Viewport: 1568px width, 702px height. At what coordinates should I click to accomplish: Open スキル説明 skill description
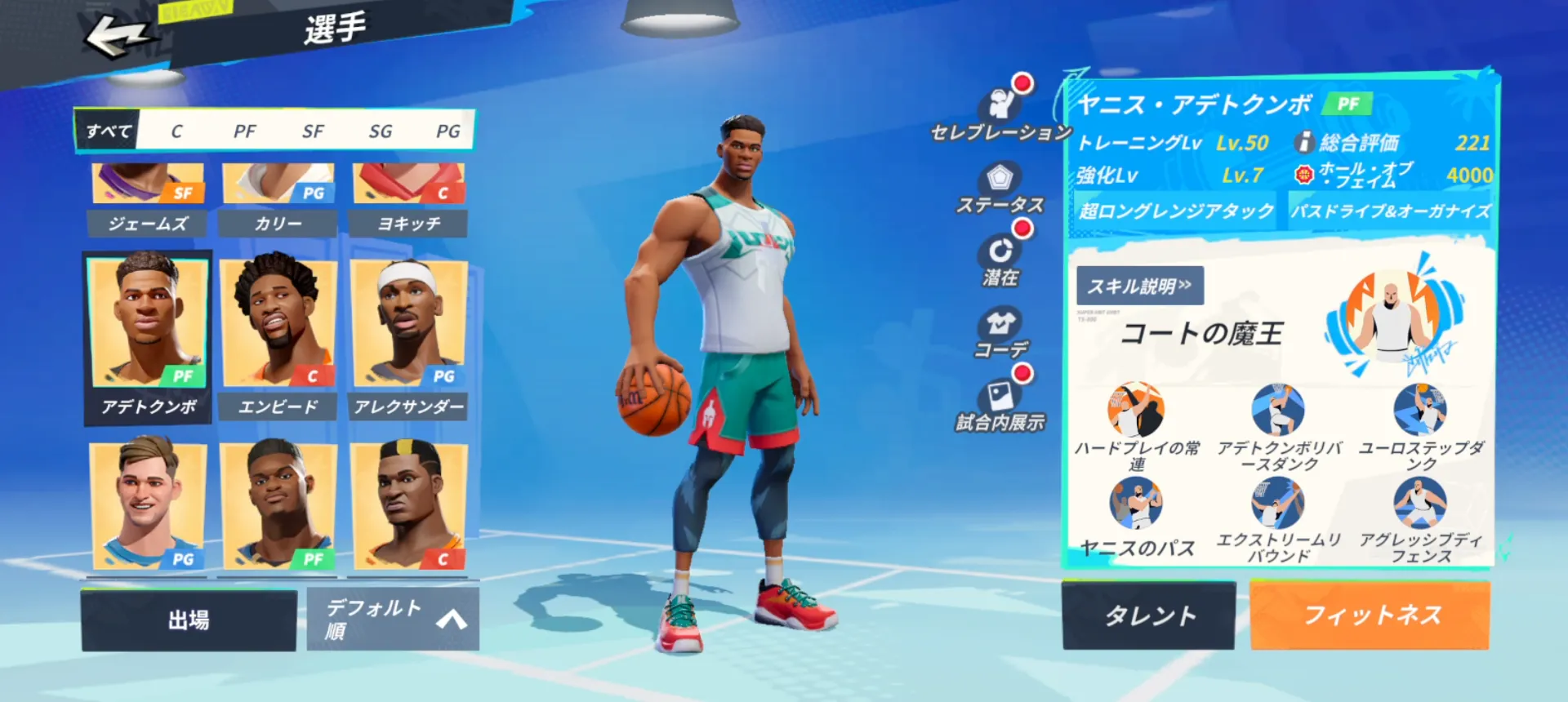point(1140,287)
